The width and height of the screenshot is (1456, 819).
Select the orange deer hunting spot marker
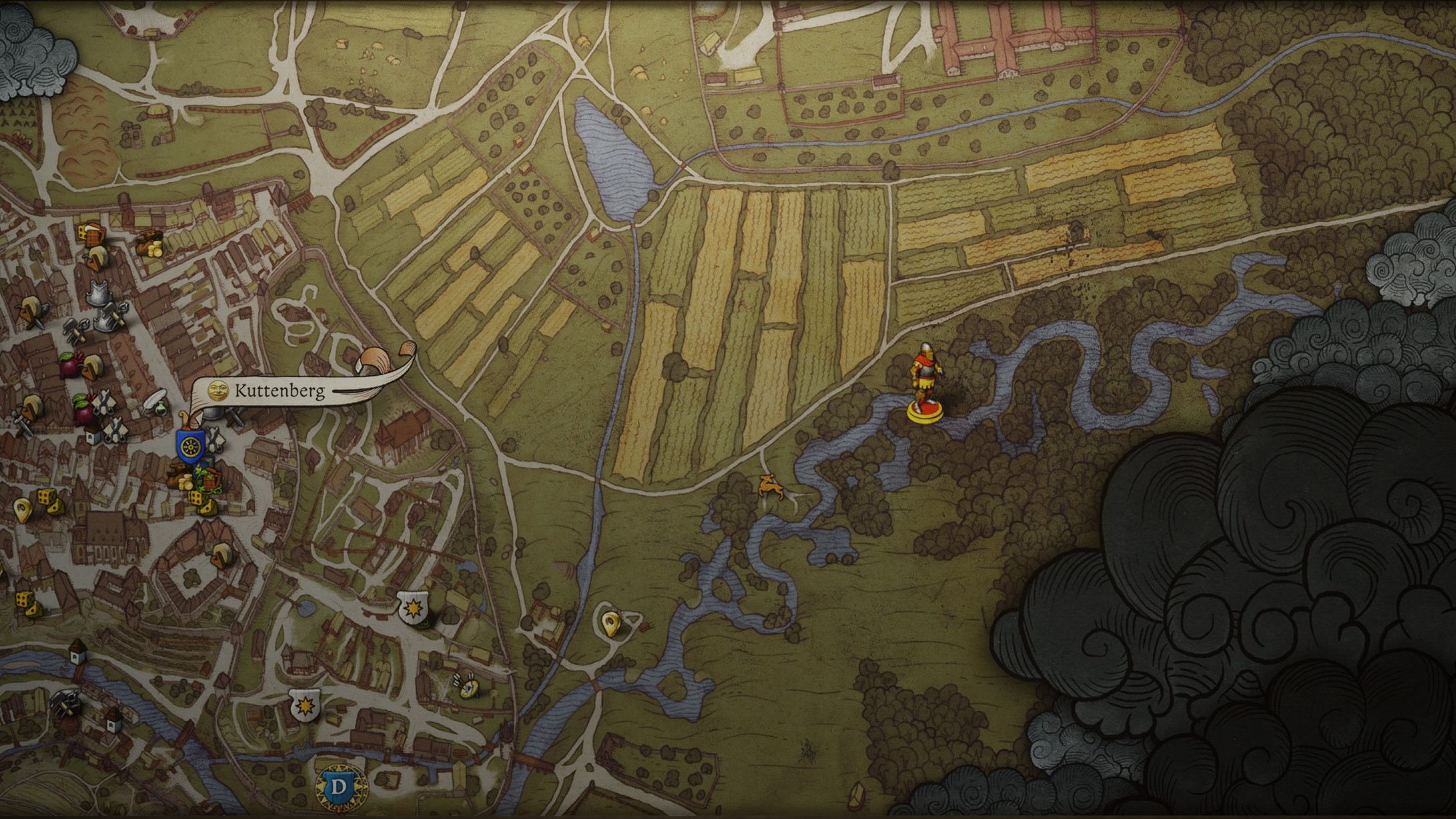tap(772, 485)
